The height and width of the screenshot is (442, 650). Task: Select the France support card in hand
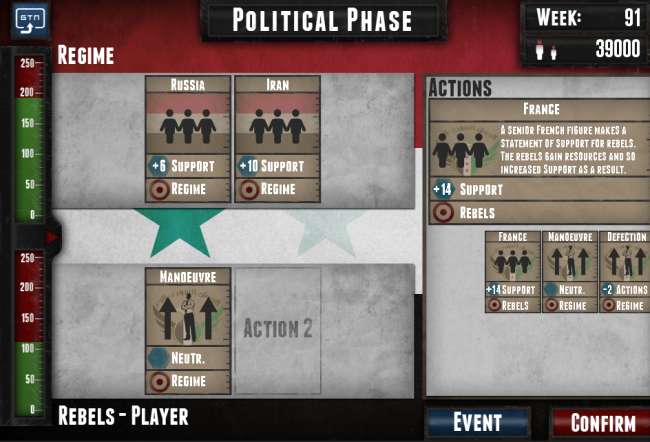[512, 271]
